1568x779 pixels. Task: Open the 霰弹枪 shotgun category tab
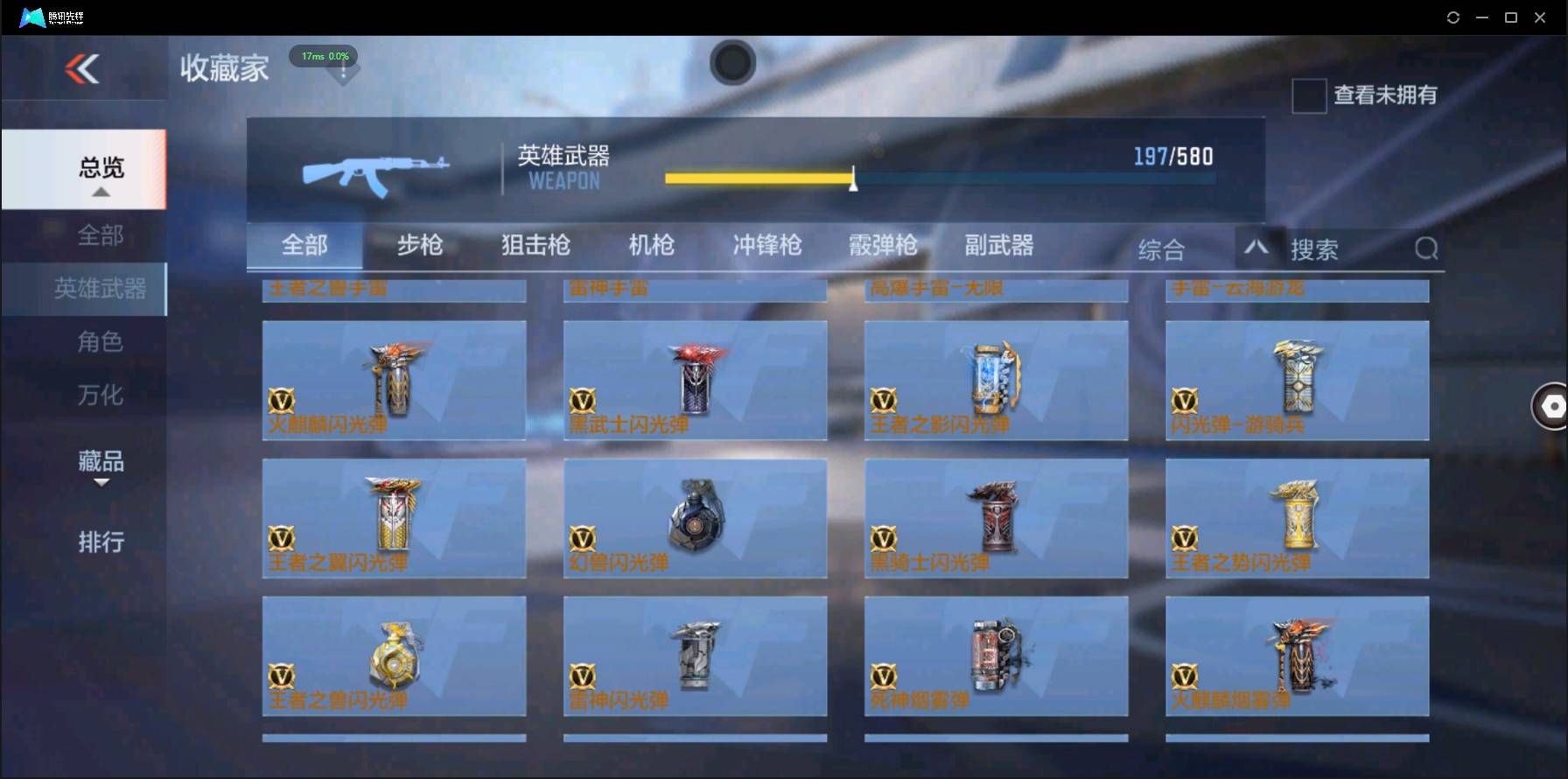pos(882,246)
